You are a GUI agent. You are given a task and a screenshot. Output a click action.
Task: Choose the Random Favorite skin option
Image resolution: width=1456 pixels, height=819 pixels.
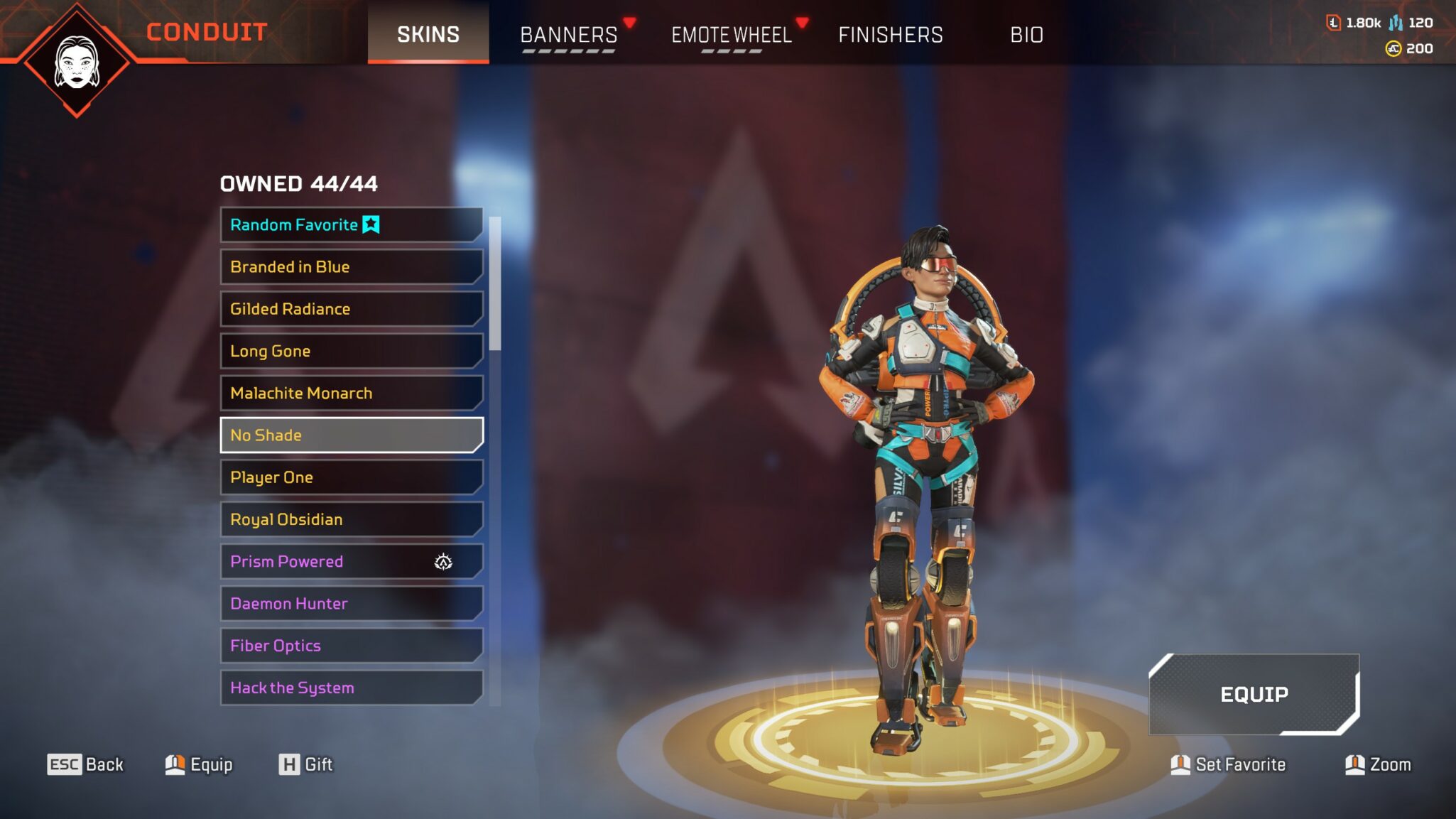pos(351,224)
